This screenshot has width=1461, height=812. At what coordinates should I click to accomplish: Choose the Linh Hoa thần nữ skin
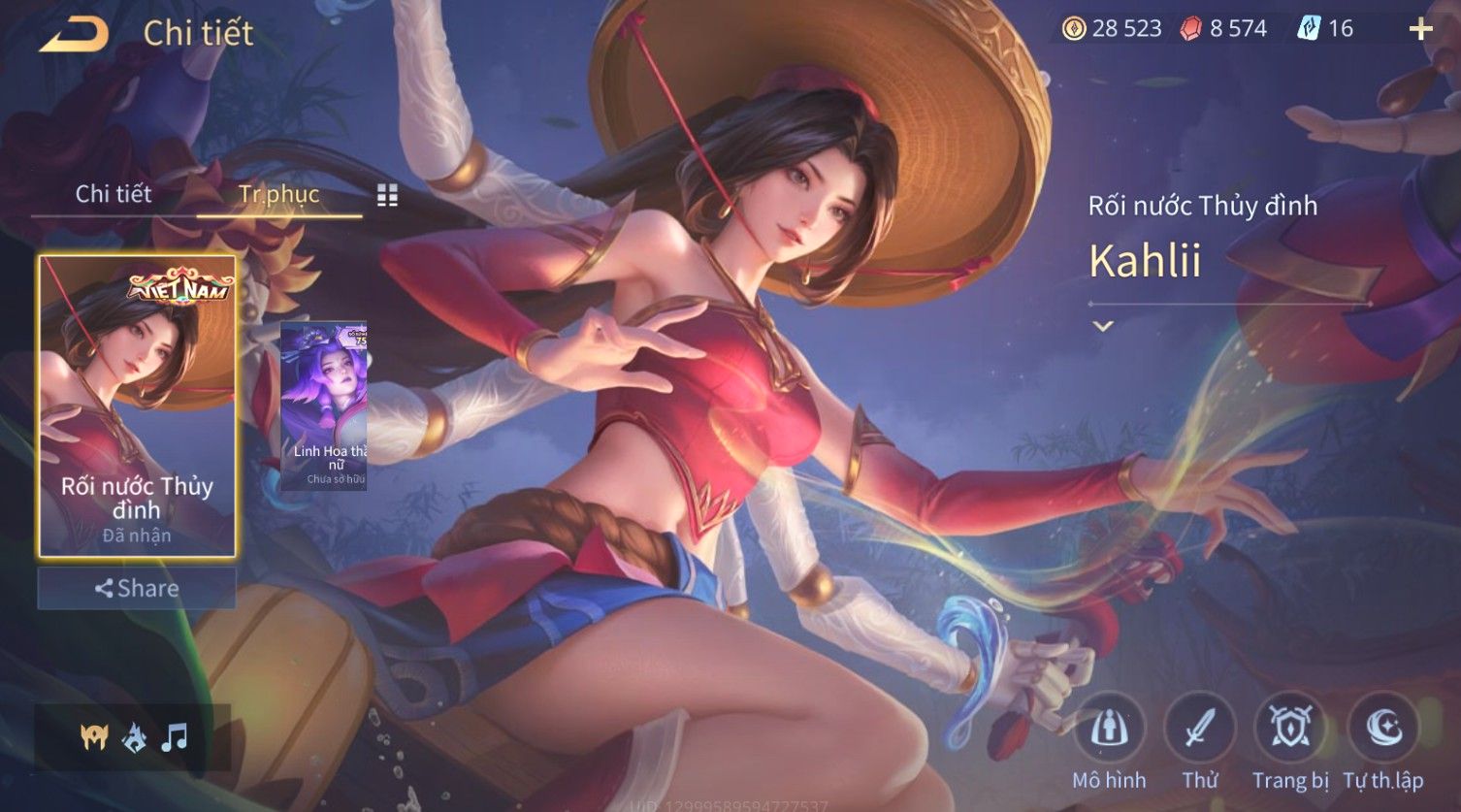[324, 406]
